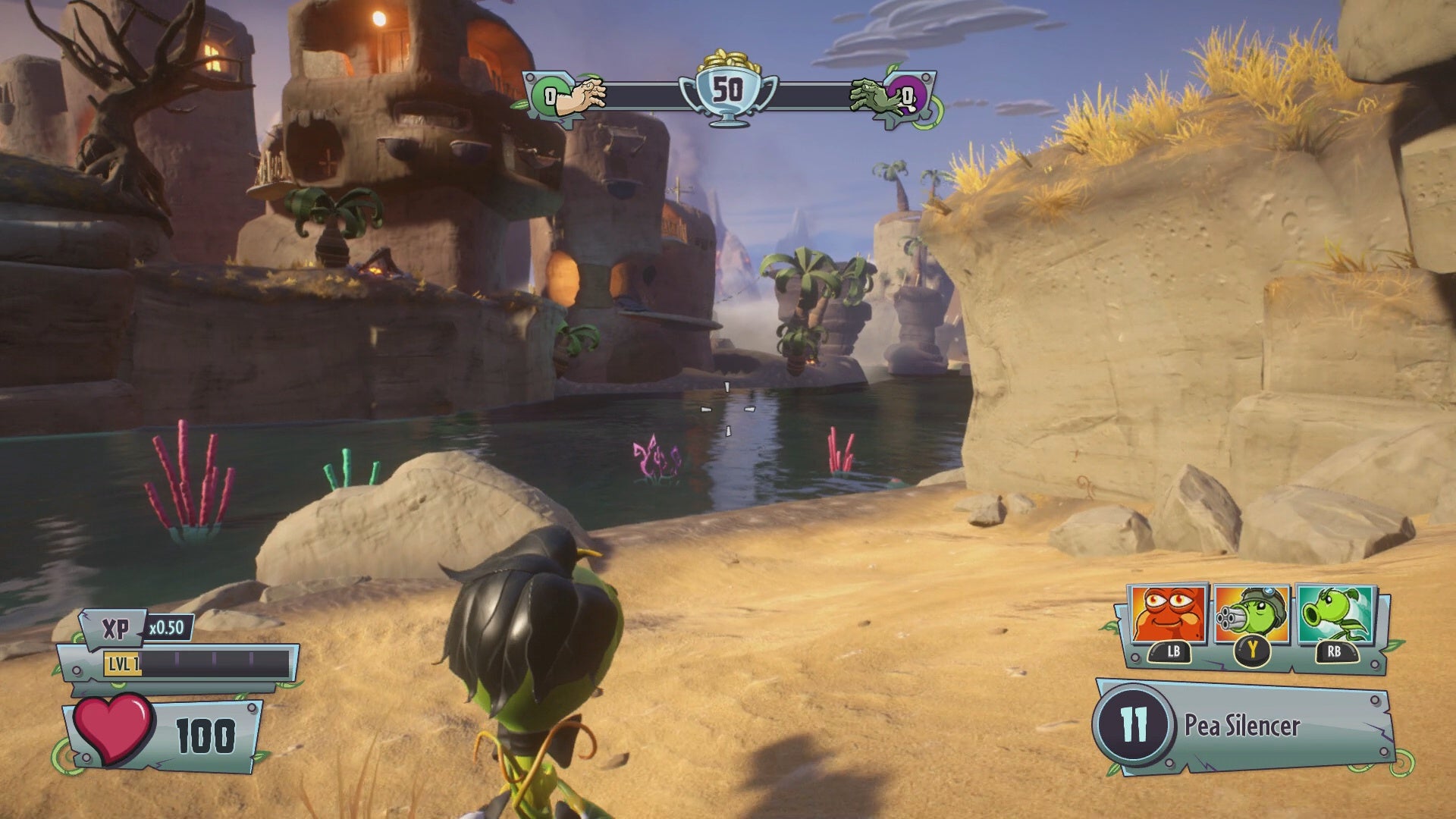1456x819 pixels.
Task: Use the Hyper peashooter ability
Action: click(x=1335, y=614)
